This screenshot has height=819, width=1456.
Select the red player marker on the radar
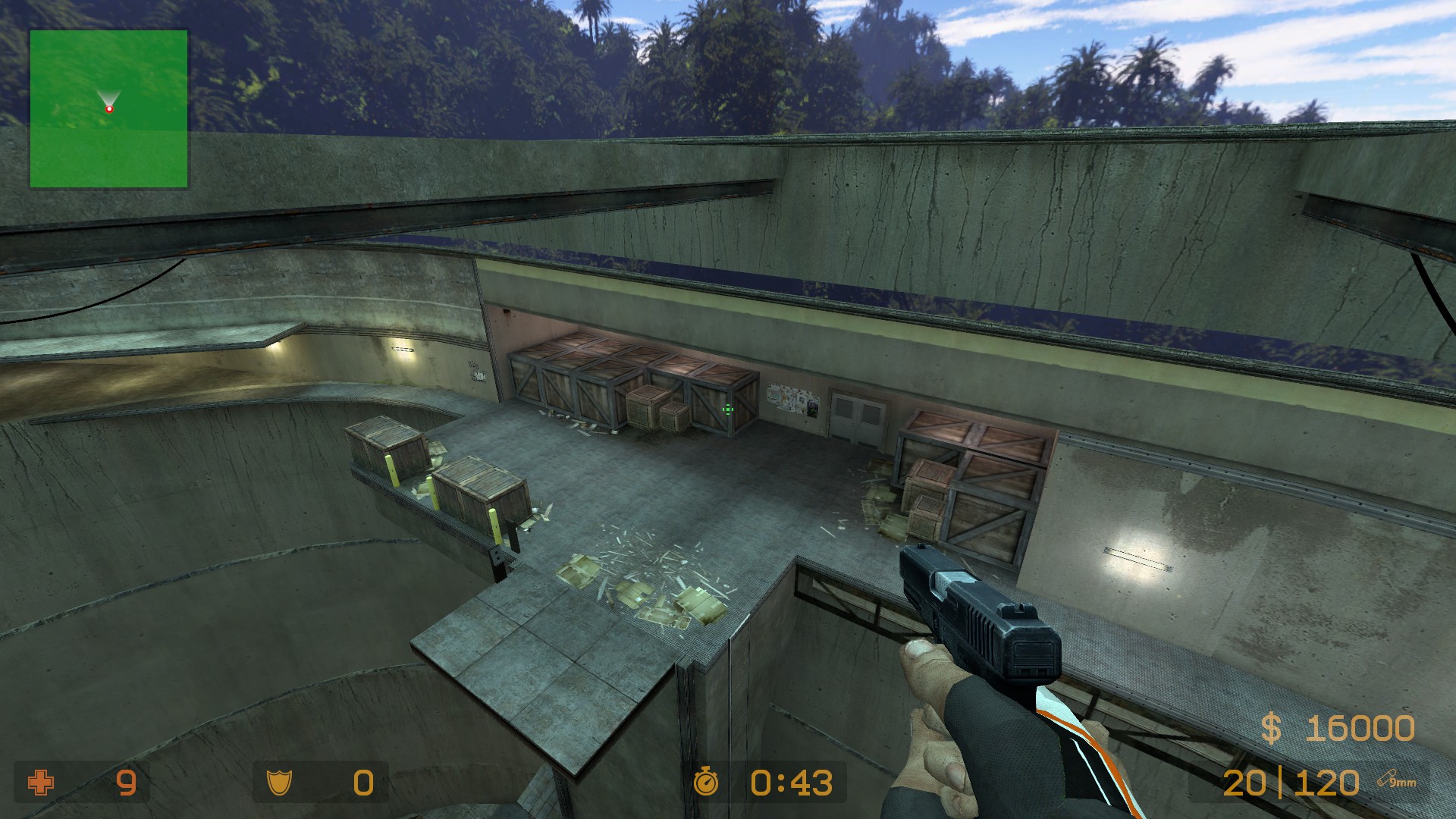click(x=109, y=109)
